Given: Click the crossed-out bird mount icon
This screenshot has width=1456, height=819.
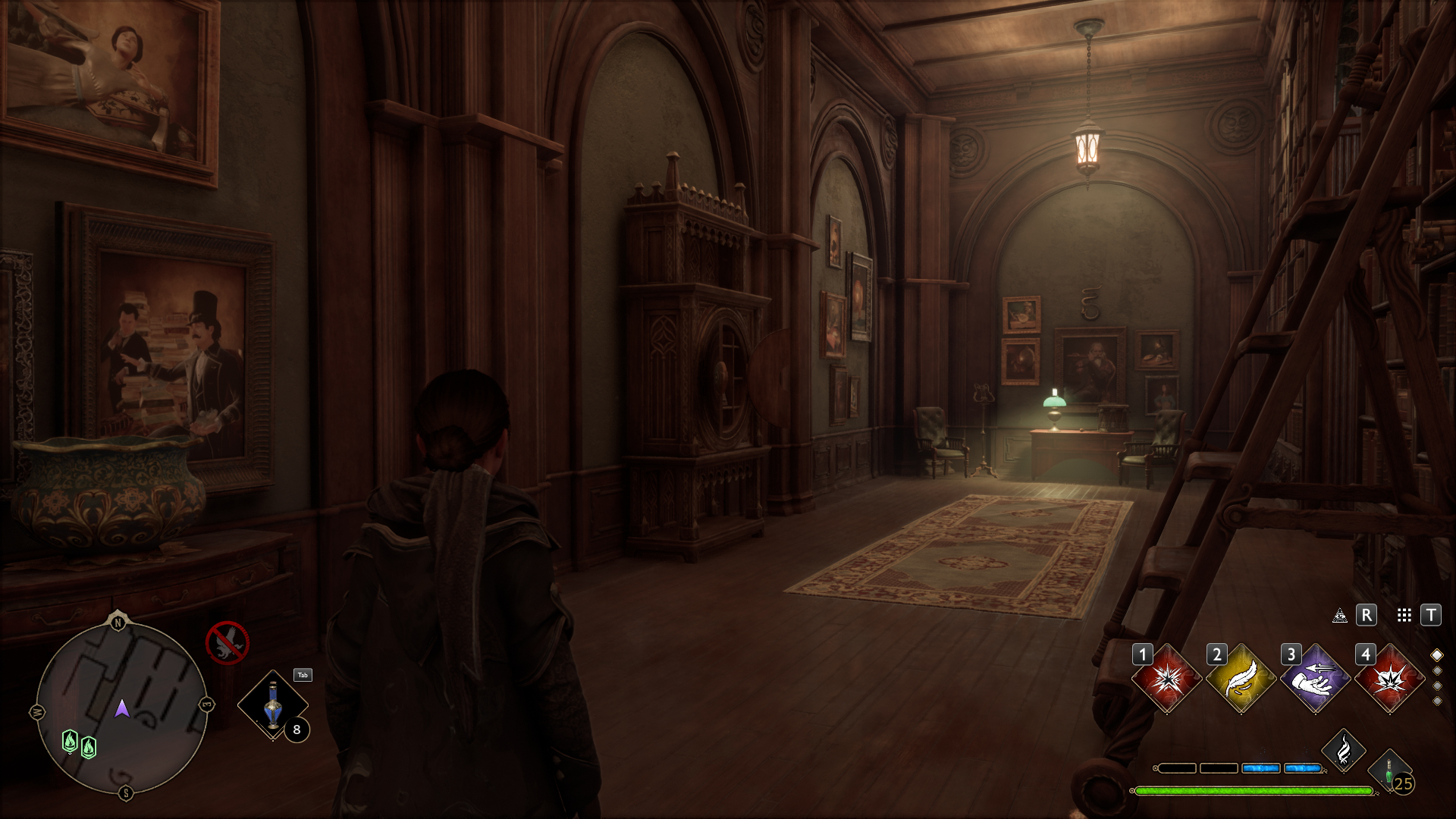Looking at the screenshot, I should pos(227,643).
